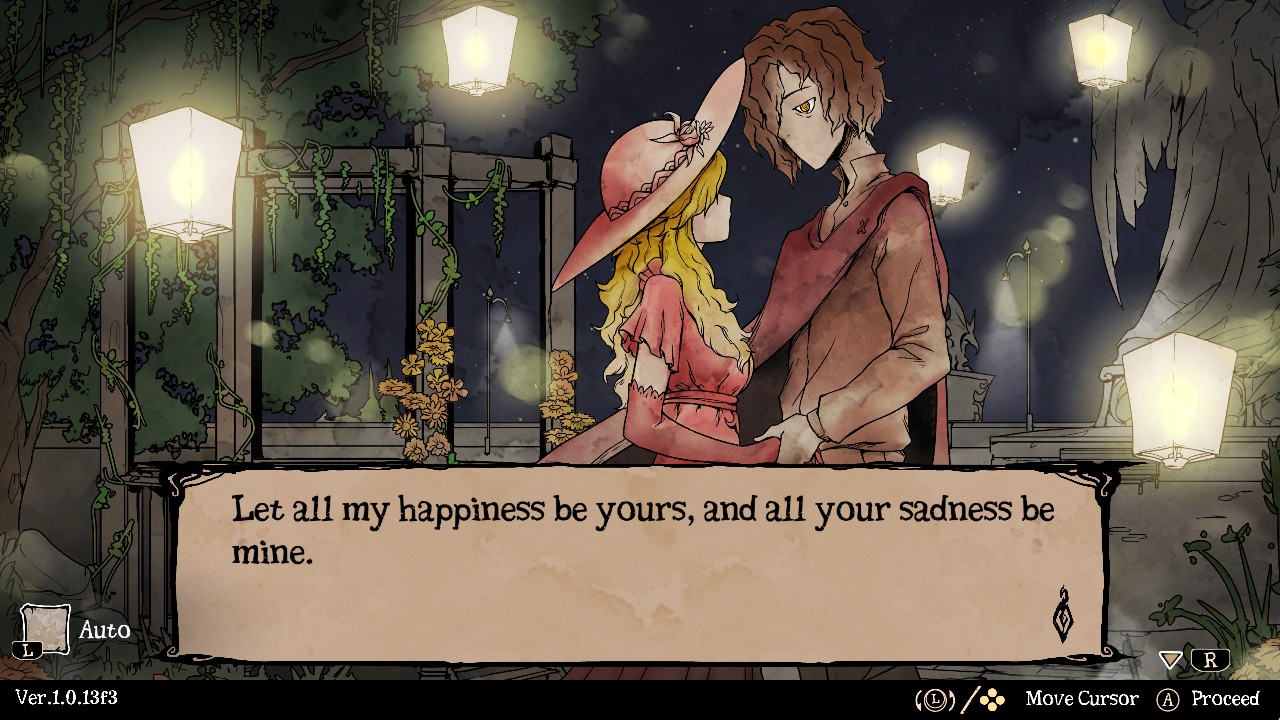Select the analog stick icon near Move Cursor
This screenshot has width=1280, height=720.
[x=933, y=698]
